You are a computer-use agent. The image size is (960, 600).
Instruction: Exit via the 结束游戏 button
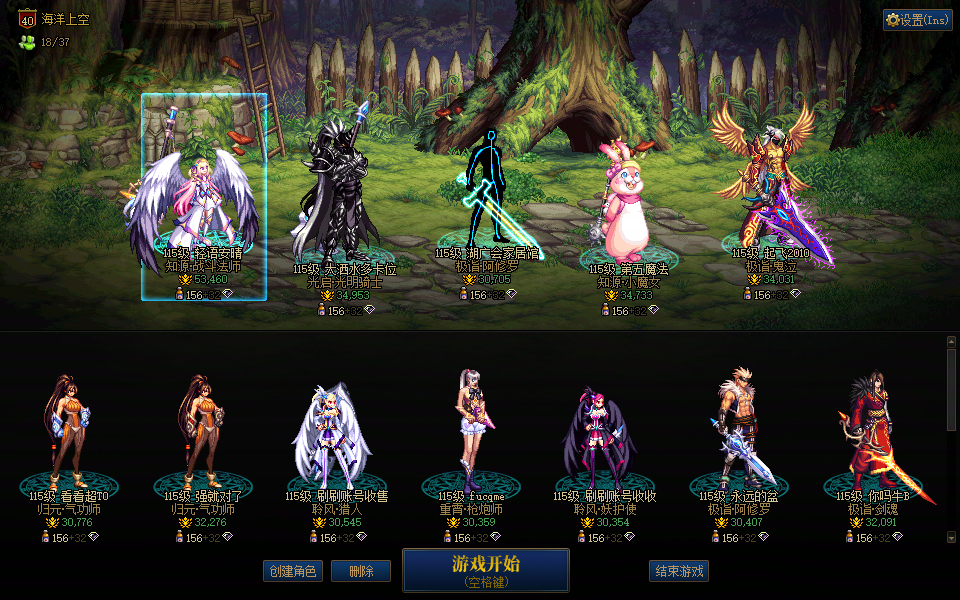(x=679, y=571)
